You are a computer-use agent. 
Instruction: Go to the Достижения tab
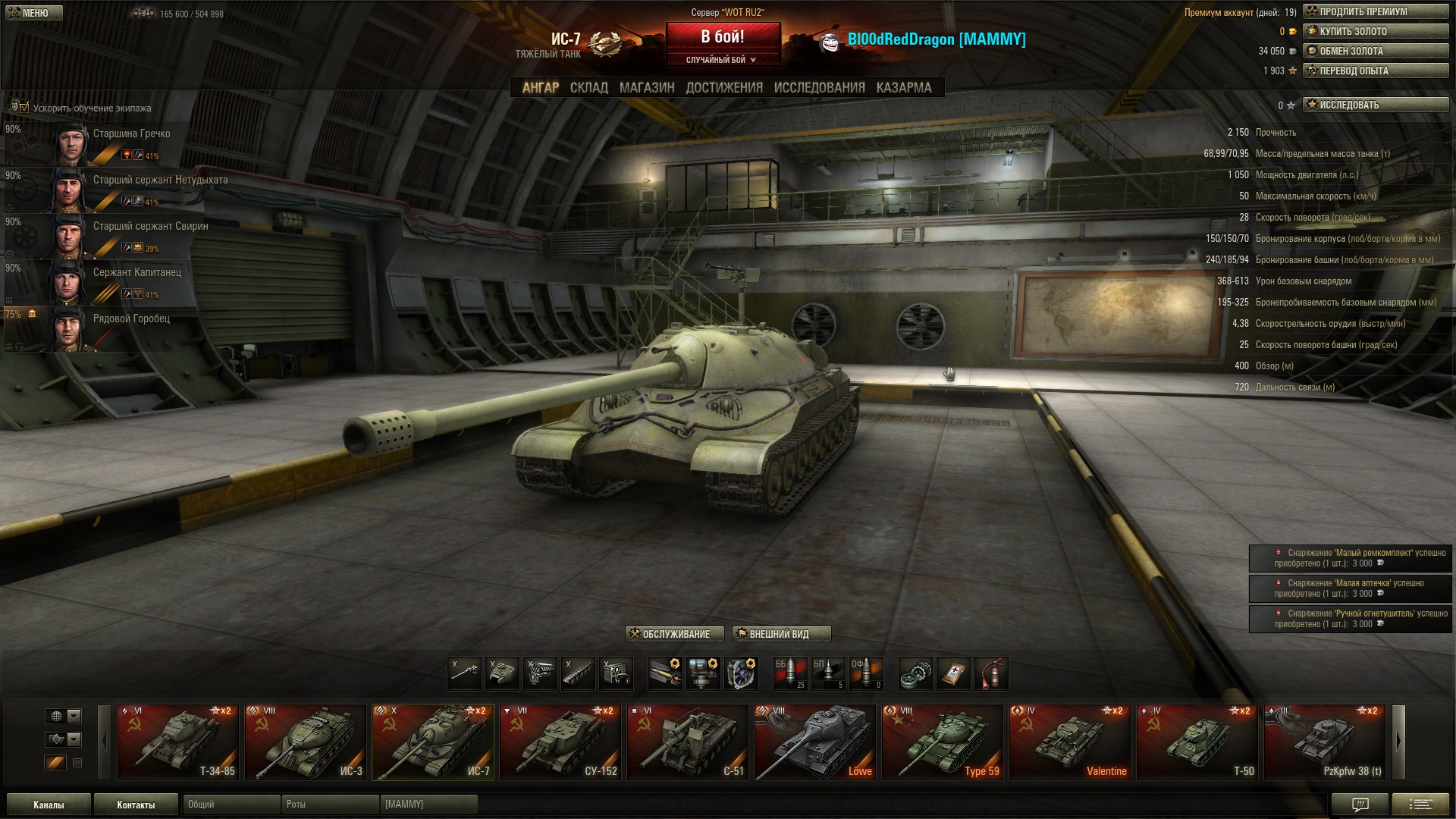click(723, 88)
